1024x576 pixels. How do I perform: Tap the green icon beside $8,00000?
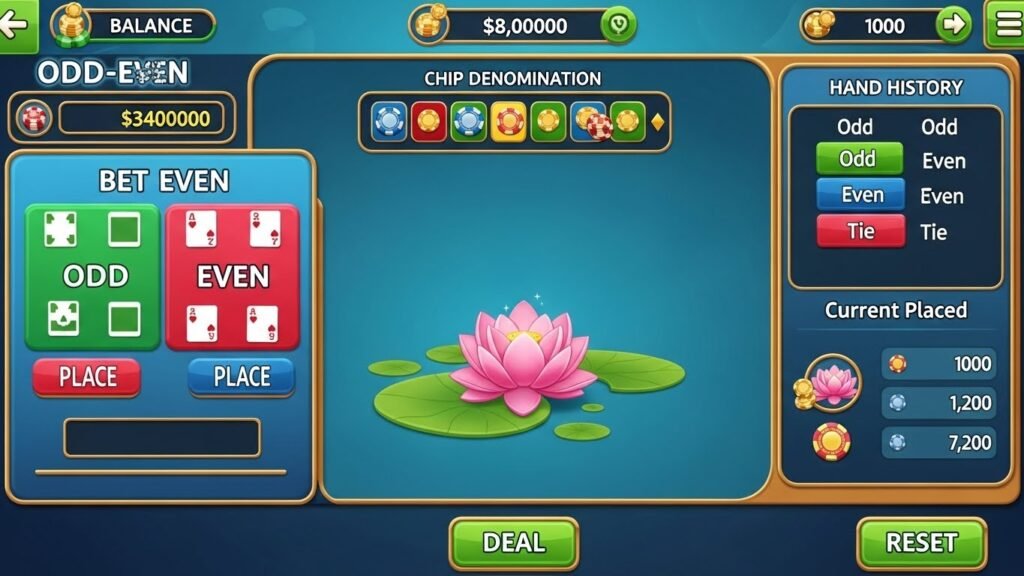[x=617, y=26]
